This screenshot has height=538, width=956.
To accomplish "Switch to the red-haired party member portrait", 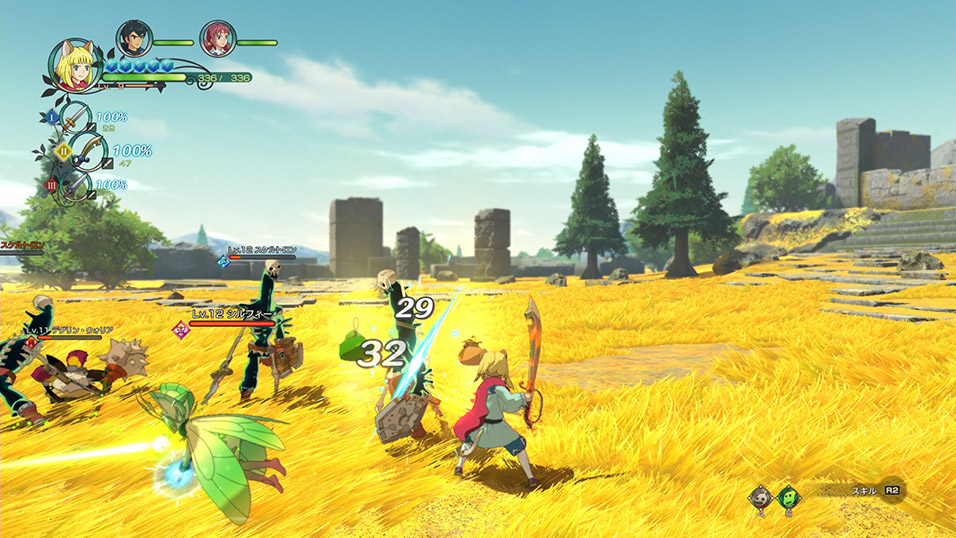I will pos(217,39).
